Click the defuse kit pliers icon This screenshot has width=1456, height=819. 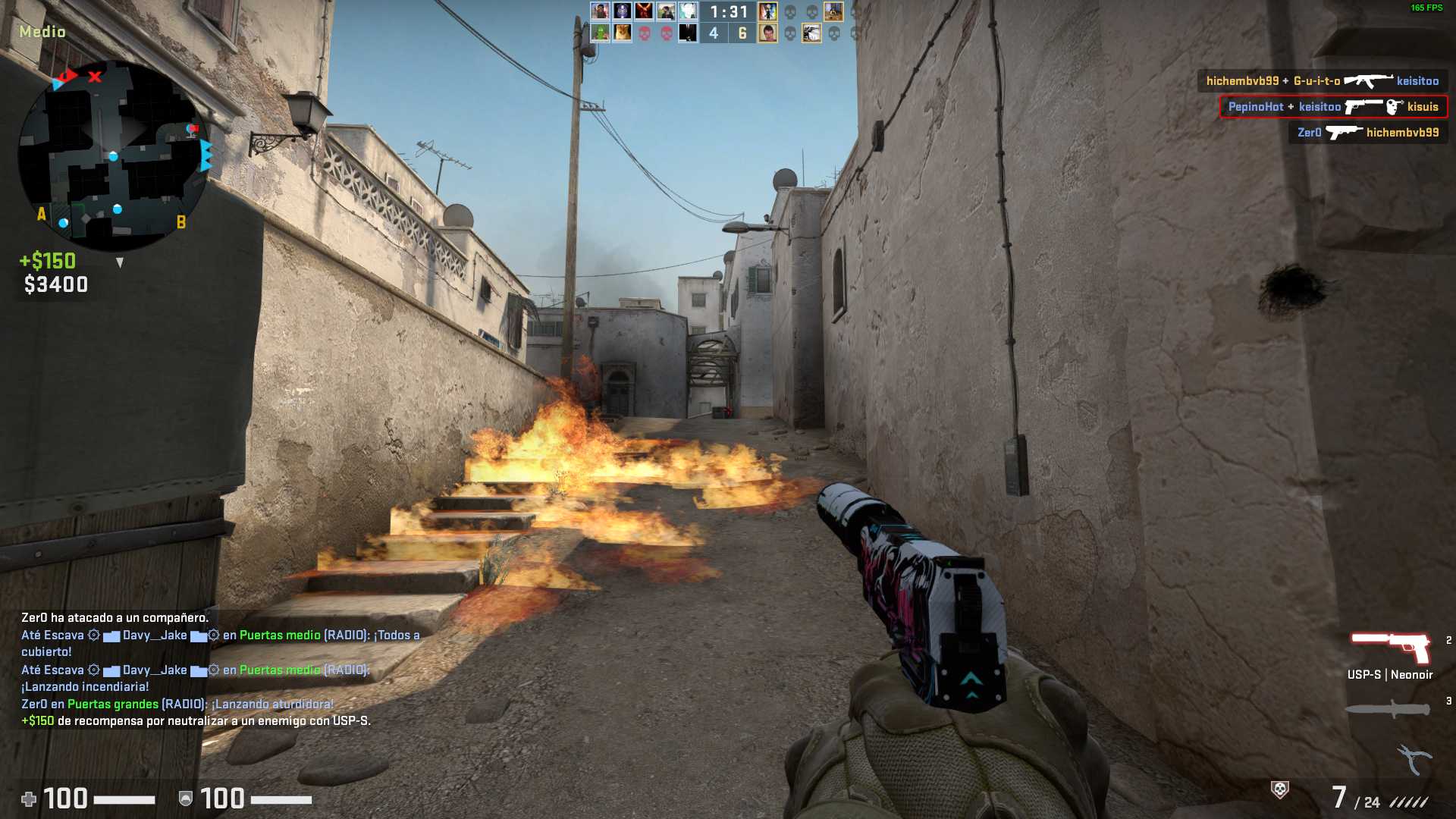pyautogui.click(x=1414, y=758)
